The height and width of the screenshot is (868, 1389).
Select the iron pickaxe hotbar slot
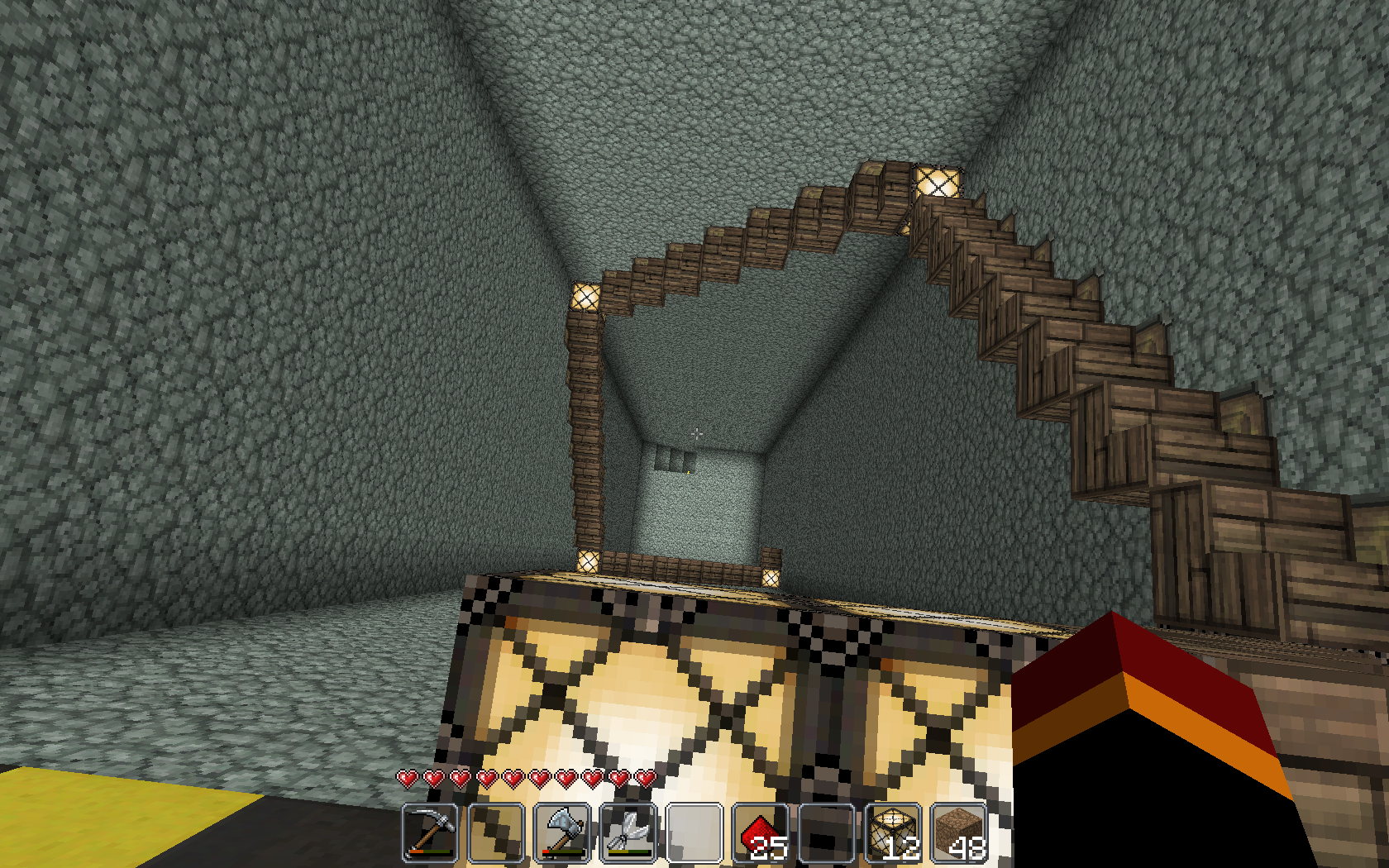[430, 832]
